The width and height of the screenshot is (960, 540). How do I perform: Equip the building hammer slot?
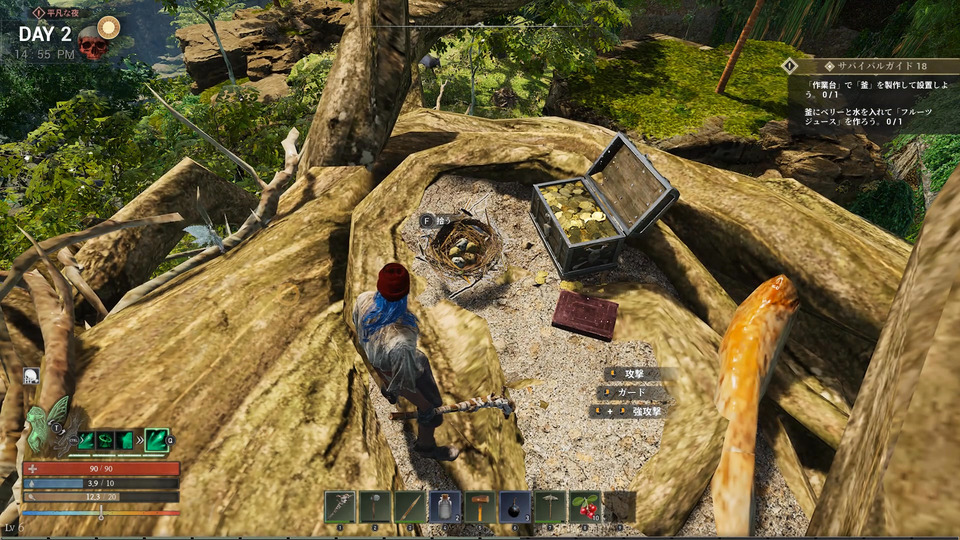pos(480,507)
